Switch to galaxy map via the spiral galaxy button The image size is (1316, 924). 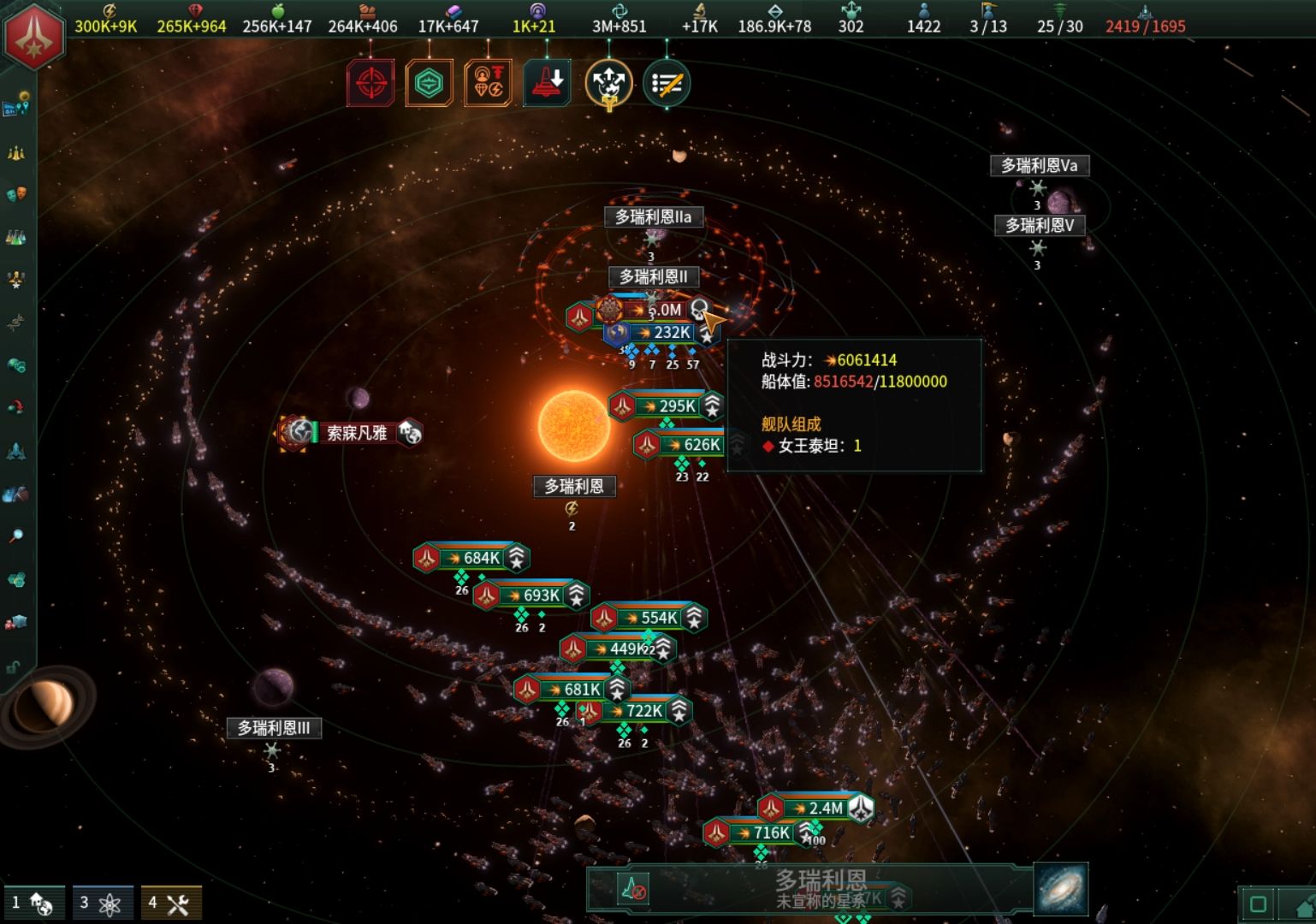pos(1061,889)
